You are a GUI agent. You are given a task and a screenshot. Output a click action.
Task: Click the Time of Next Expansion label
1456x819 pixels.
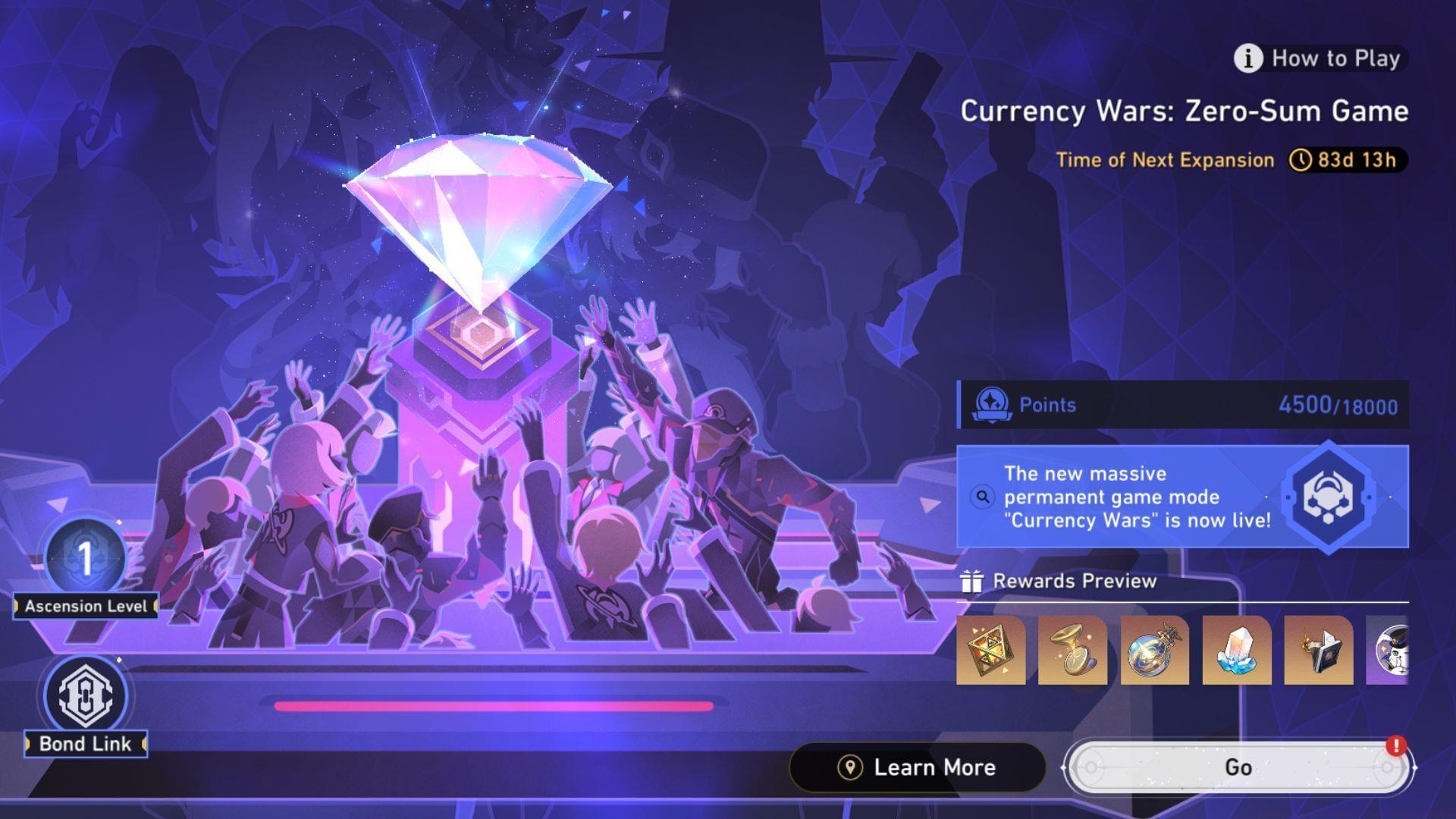(1166, 160)
